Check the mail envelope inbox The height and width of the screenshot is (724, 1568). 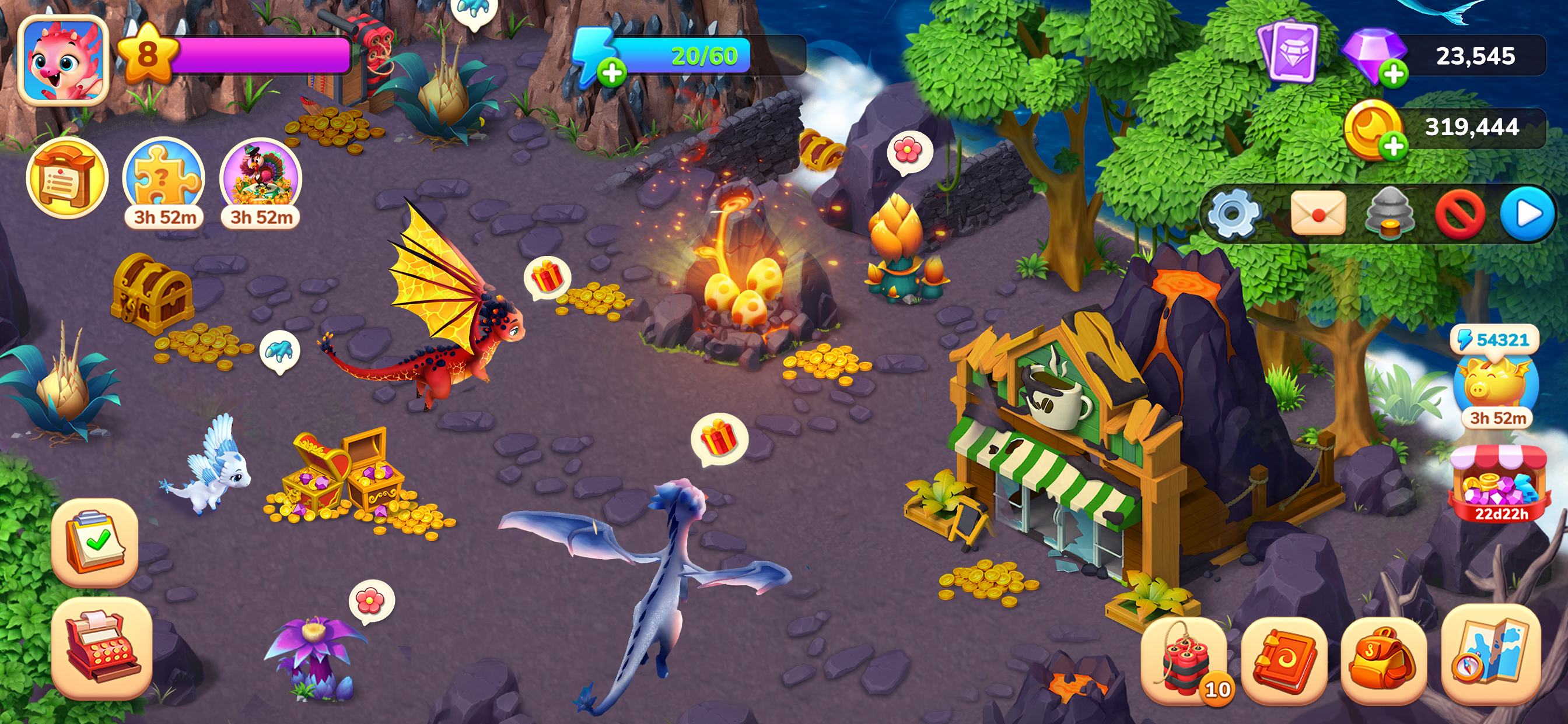tap(1317, 214)
